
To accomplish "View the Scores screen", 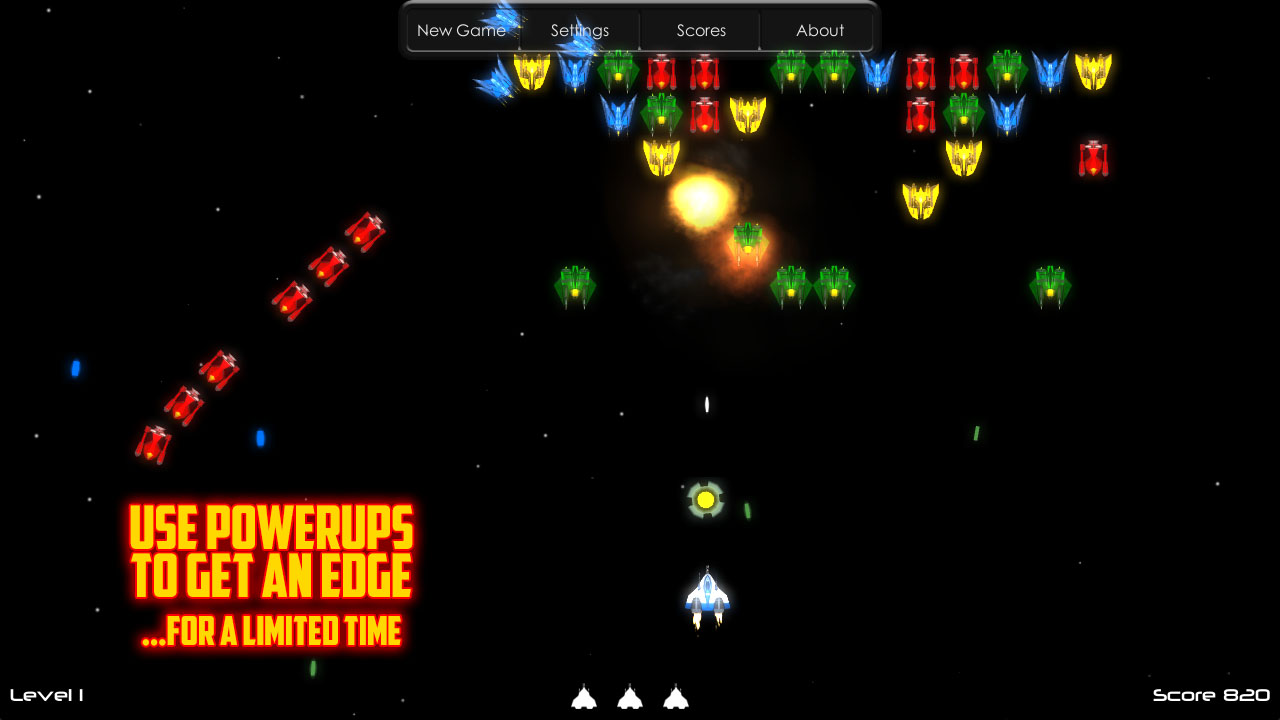I will coord(701,30).
